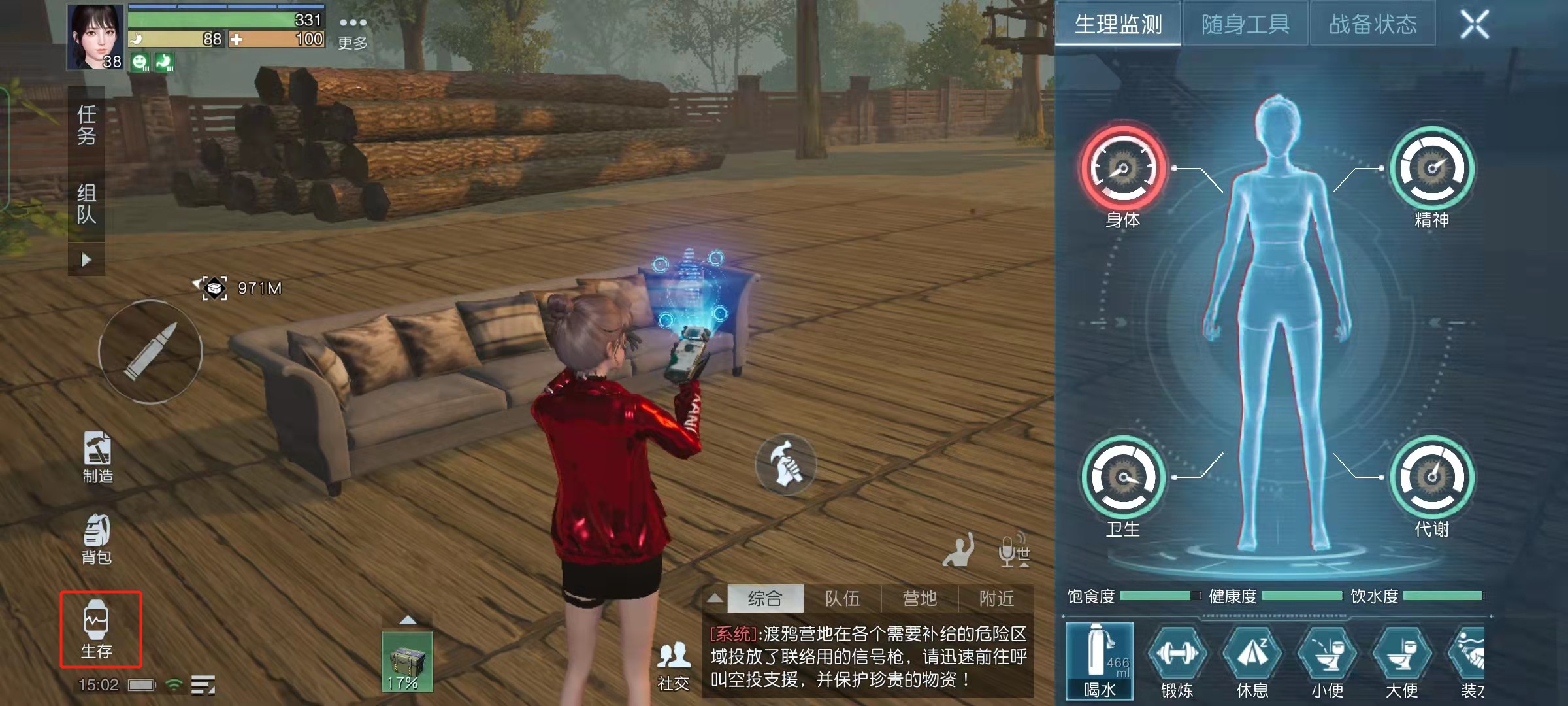This screenshot has width=1568, height=706.
Task: Inspect the 精神 gauge
Action: pyautogui.click(x=1431, y=169)
